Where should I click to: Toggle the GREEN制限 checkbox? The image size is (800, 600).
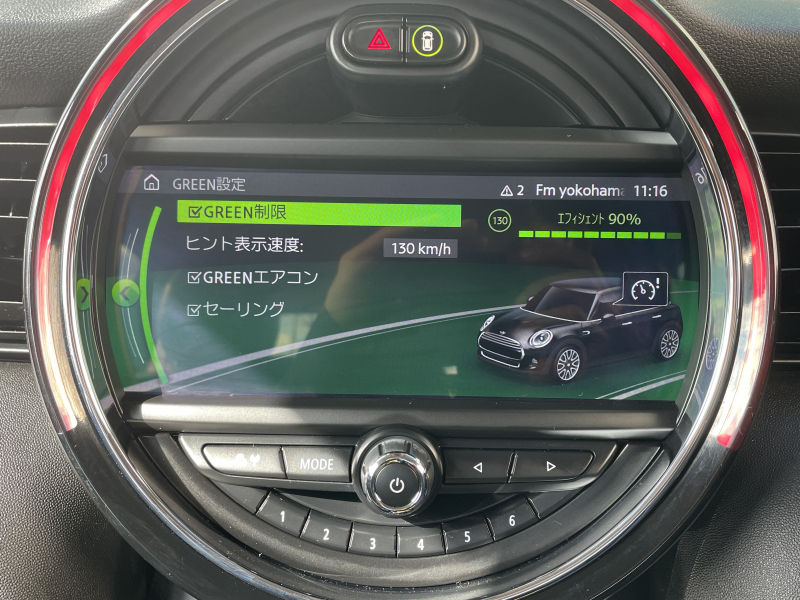194,213
